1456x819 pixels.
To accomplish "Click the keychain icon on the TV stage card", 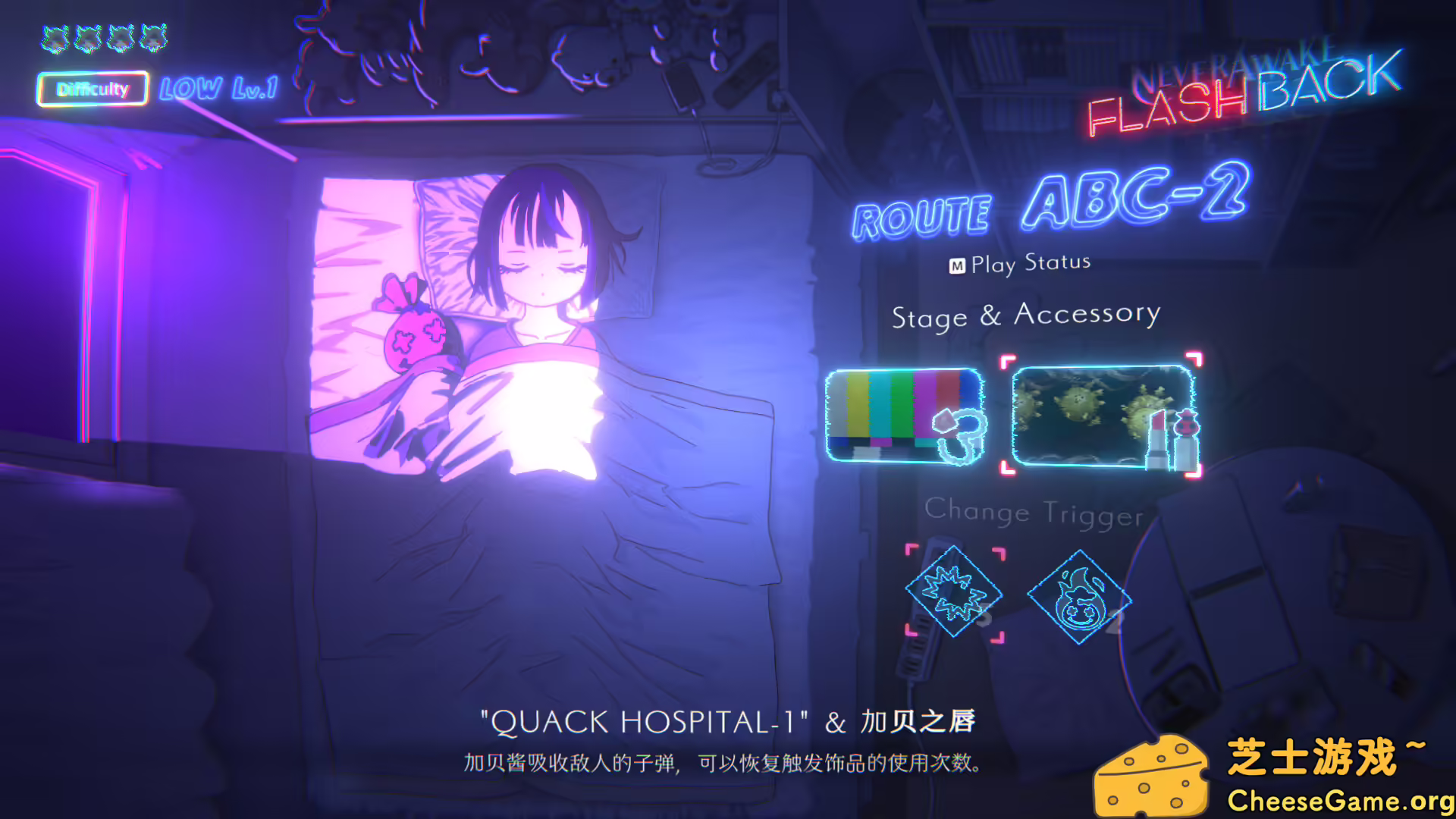I will (x=957, y=436).
